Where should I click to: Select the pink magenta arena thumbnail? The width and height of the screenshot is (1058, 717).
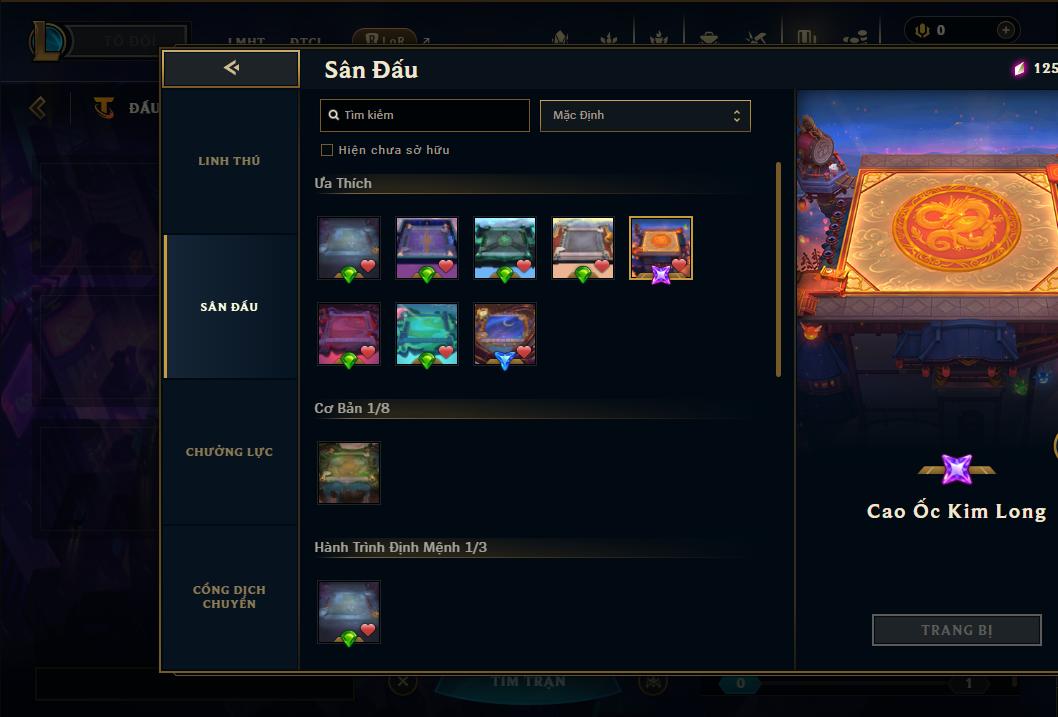pos(349,334)
